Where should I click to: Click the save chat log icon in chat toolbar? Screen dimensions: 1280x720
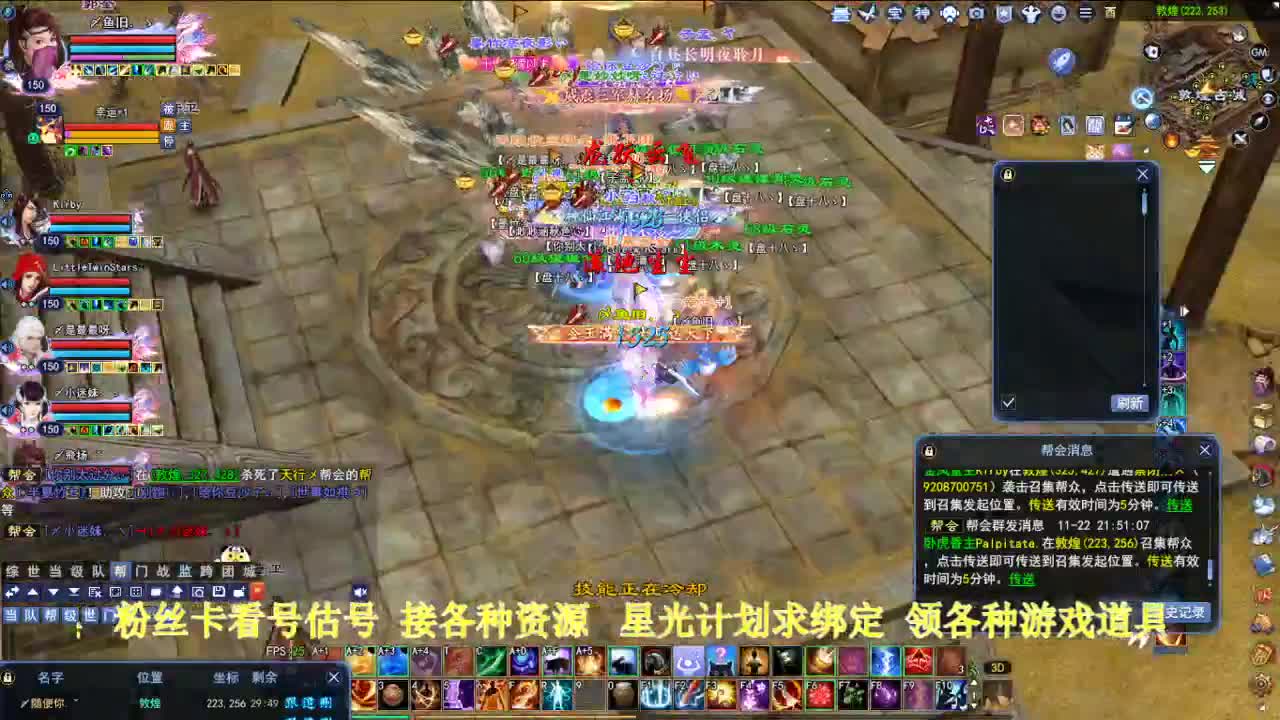pyautogui.click(x=219, y=591)
